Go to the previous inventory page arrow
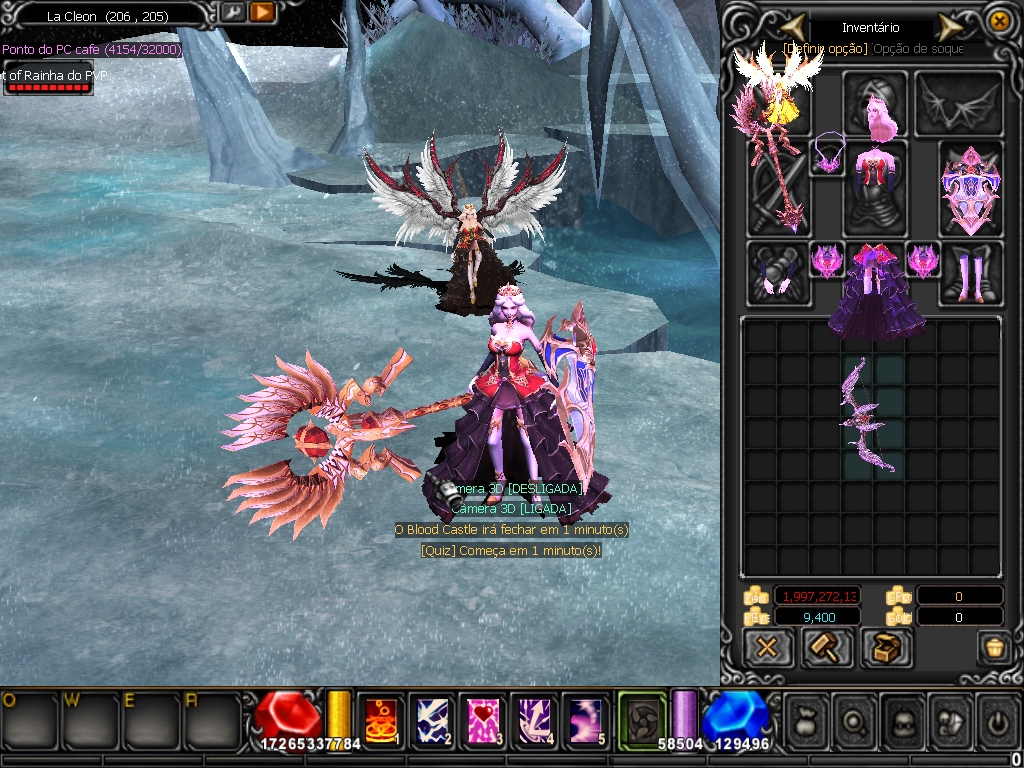The height and width of the screenshot is (768, 1024). coord(793,26)
